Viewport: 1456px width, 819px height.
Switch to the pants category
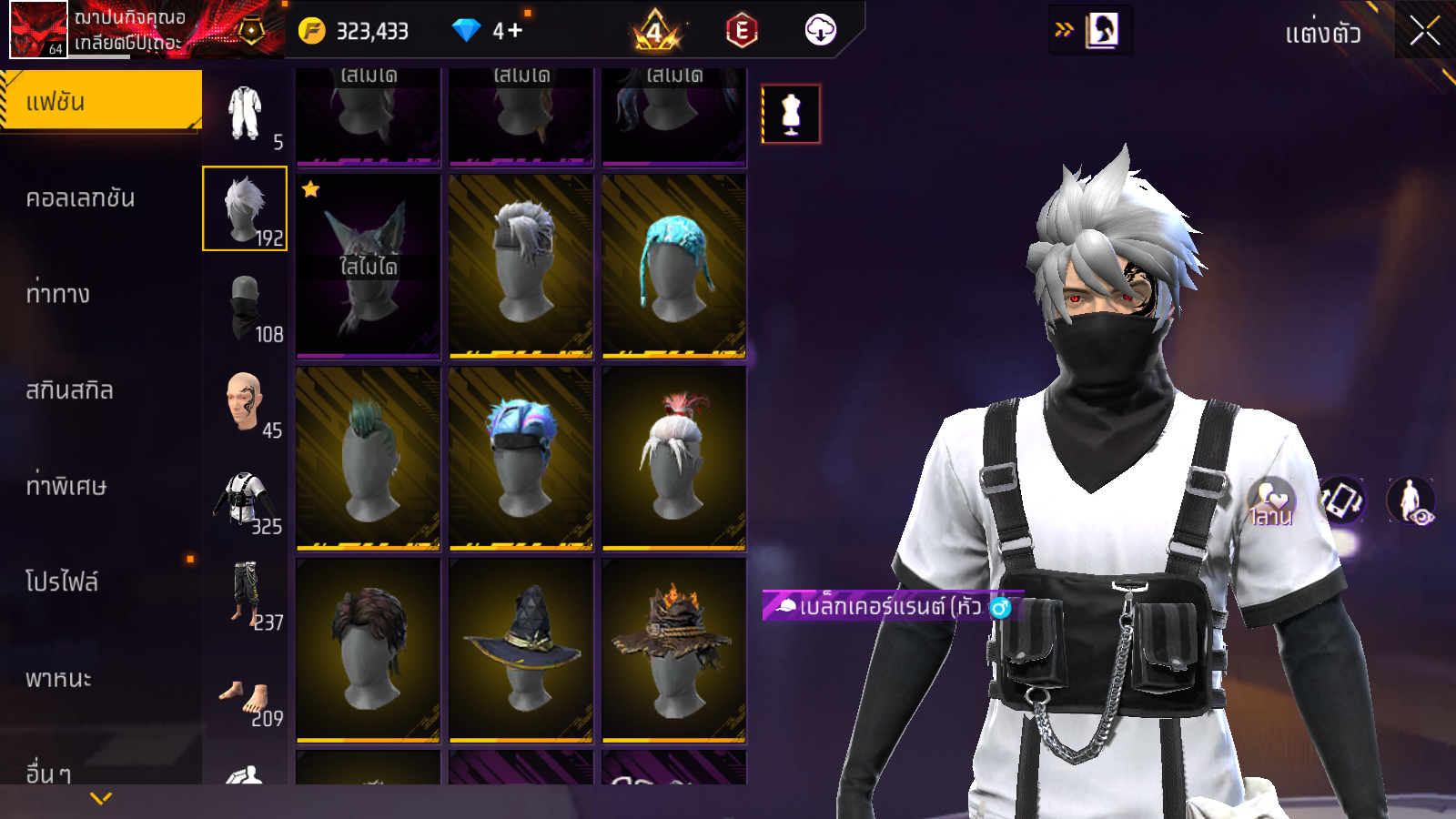click(245, 595)
